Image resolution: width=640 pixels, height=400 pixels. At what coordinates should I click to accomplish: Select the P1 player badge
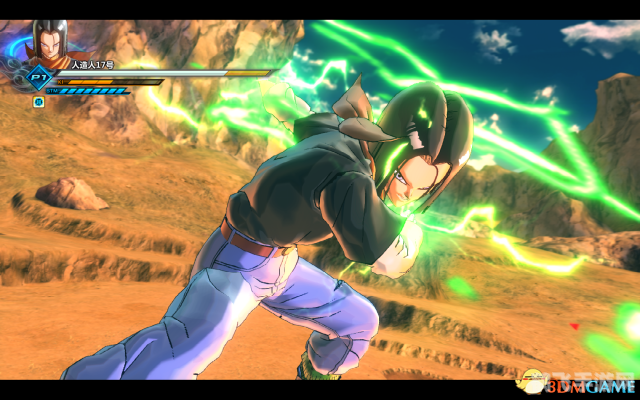[39, 79]
